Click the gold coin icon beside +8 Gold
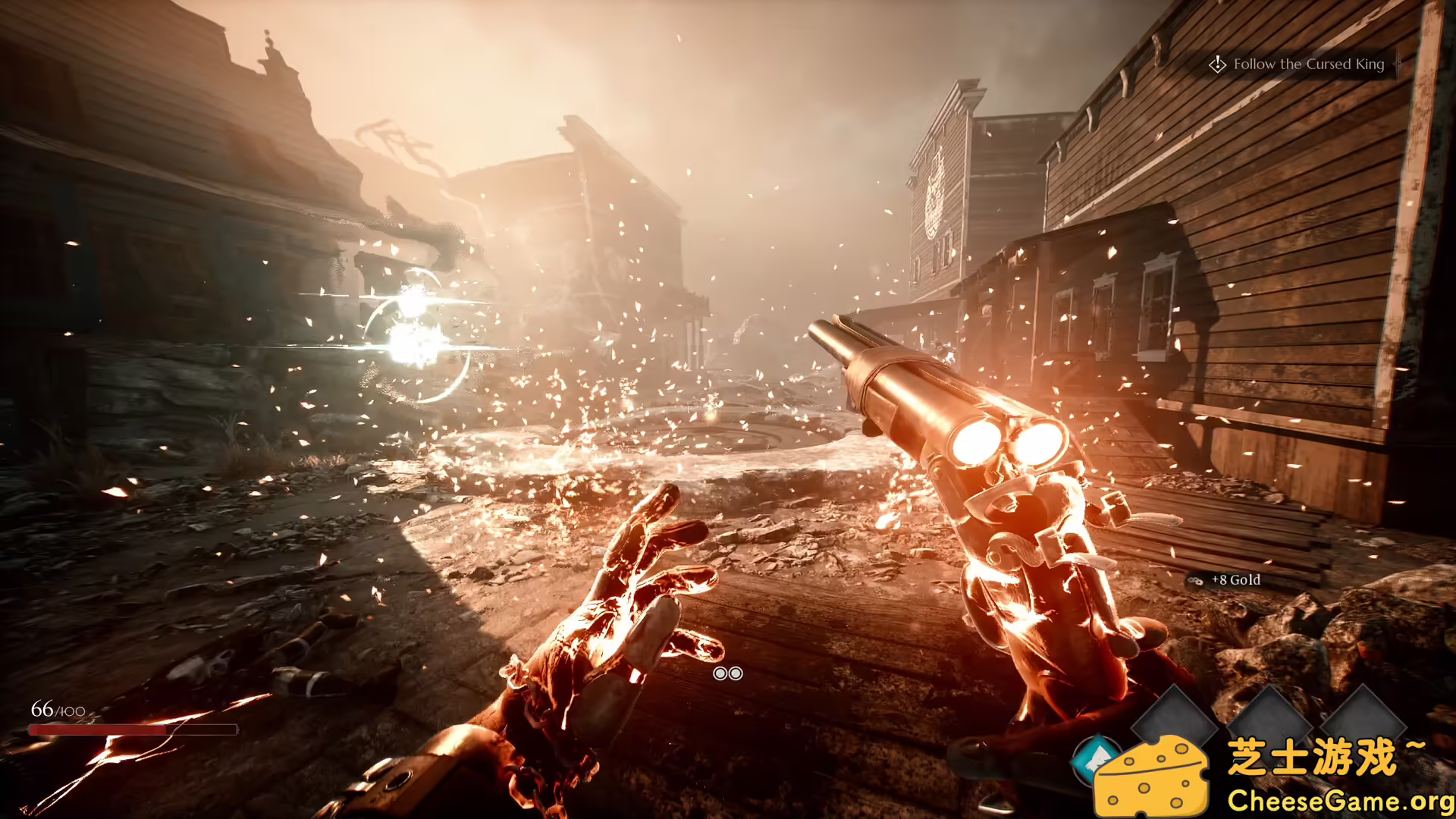 tap(1195, 580)
